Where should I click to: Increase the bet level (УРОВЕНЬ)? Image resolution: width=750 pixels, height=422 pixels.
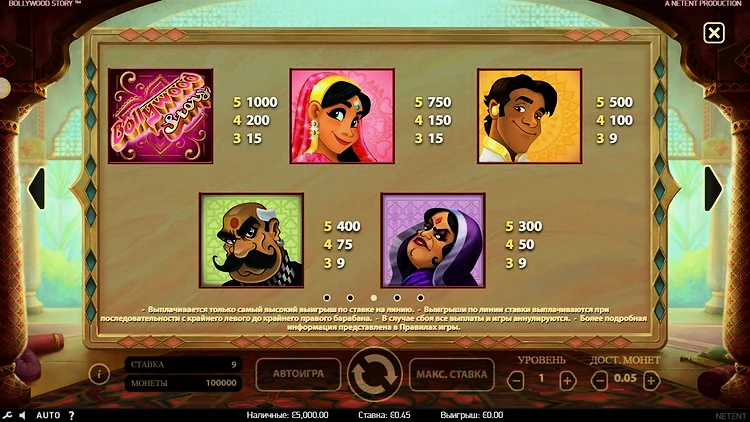click(x=567, y=380)
